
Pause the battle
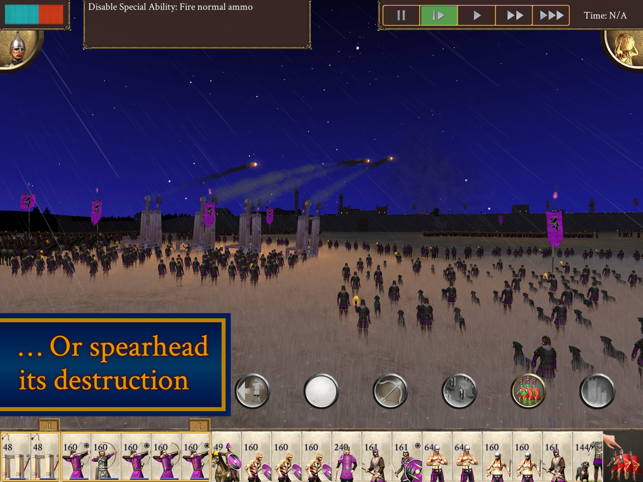pyautogui.click(x=401, y=16)
